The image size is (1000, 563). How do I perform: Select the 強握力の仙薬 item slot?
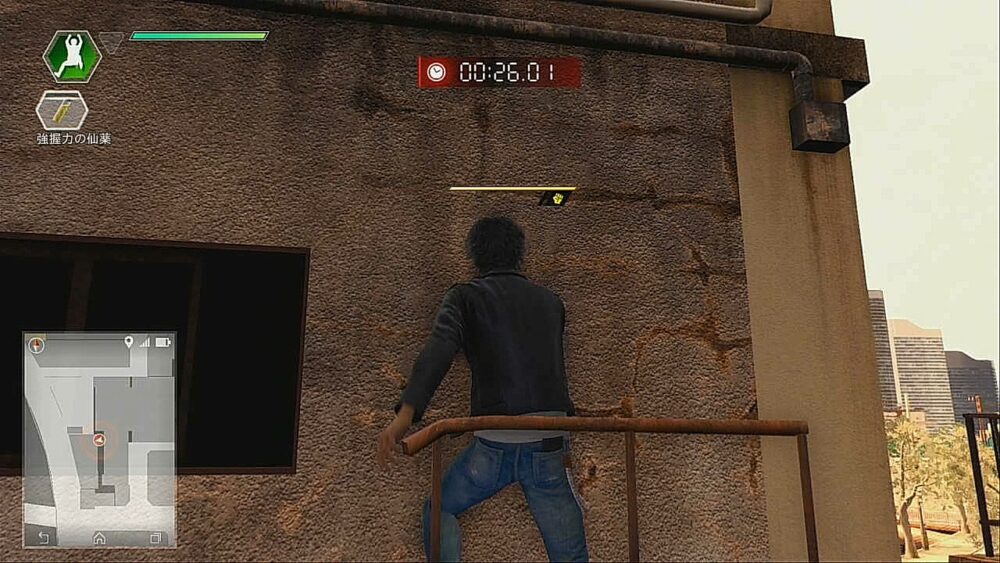62,110
